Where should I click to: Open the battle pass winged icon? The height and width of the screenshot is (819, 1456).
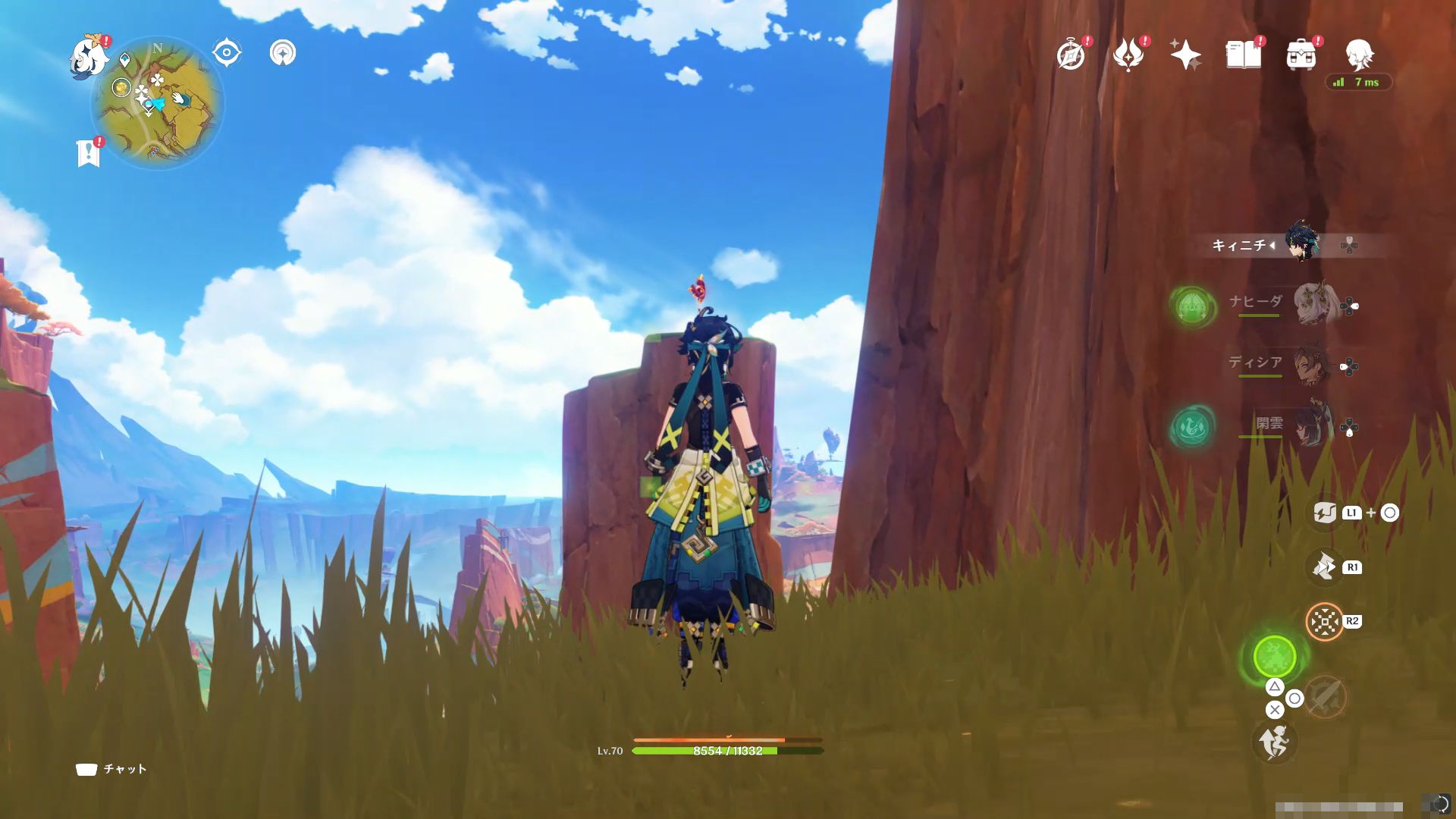[x=1128, y=55]
